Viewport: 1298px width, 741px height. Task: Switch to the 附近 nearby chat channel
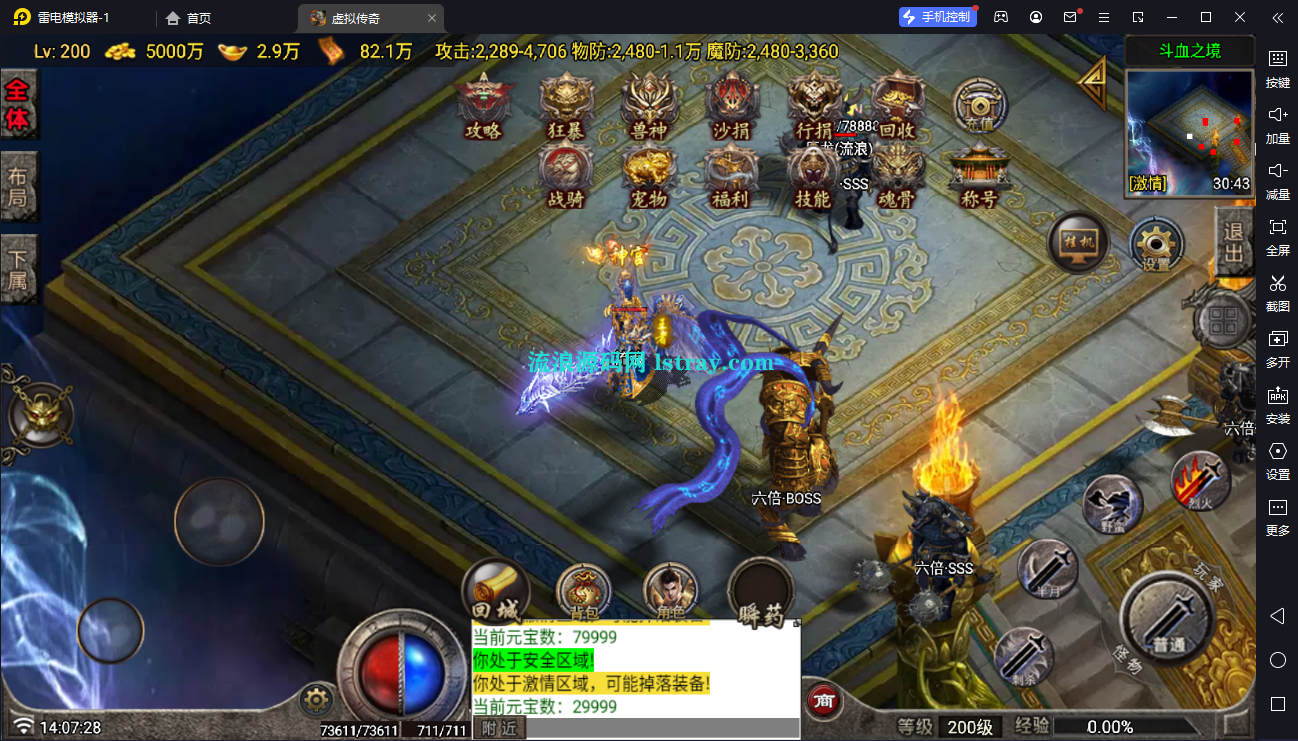pos(499,729)
